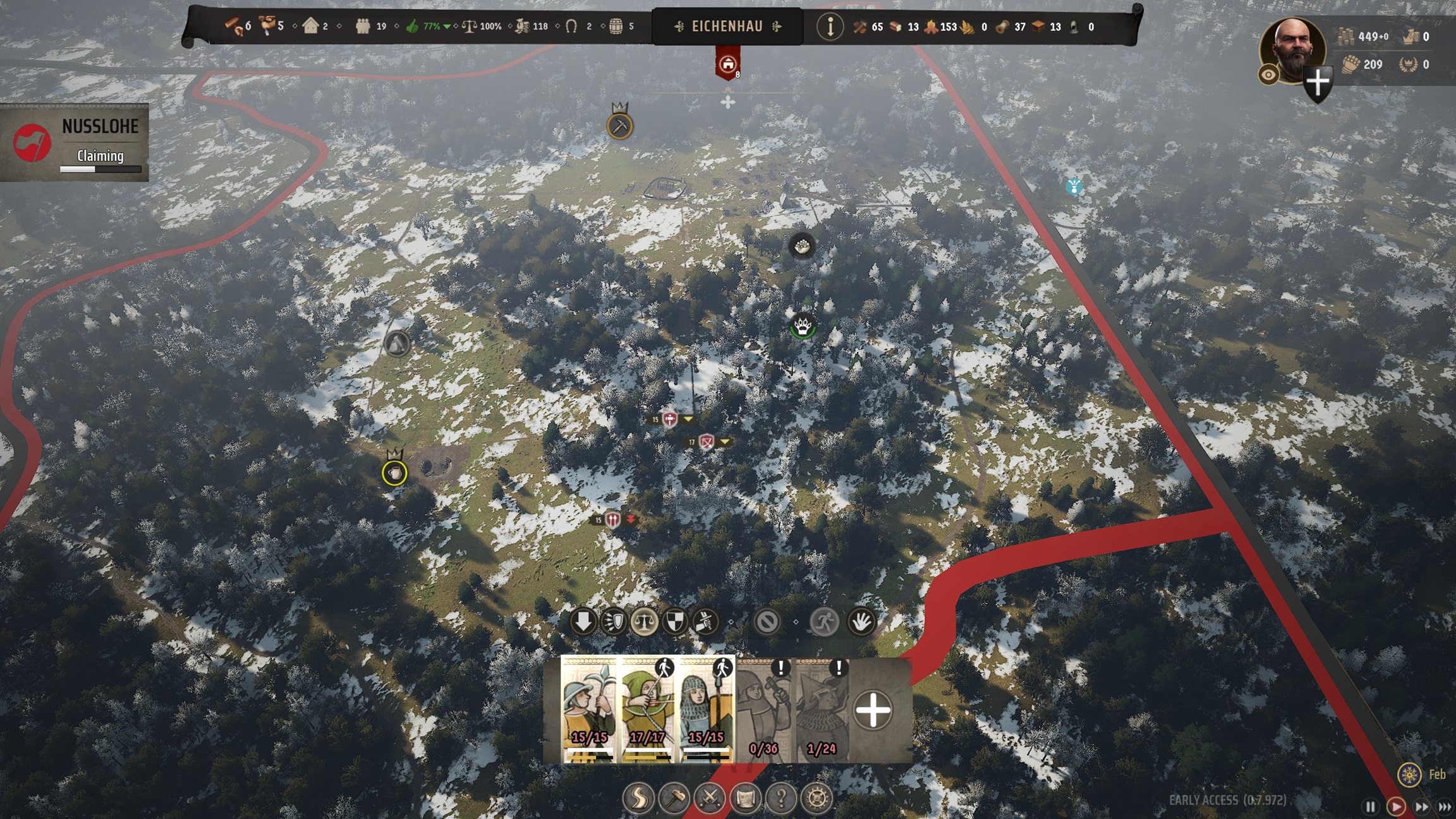Screen dimensions: 1456x819
Task: Select the polearm militia unit card
Action: 589,709
